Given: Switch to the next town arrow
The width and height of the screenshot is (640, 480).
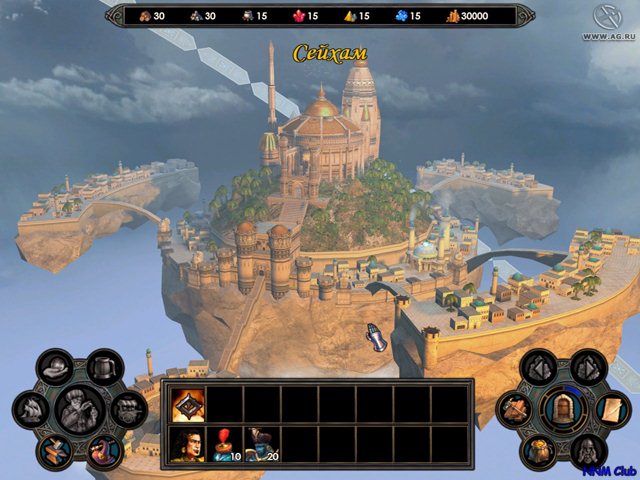Looking at the screenshot, I should coord(587,368).
